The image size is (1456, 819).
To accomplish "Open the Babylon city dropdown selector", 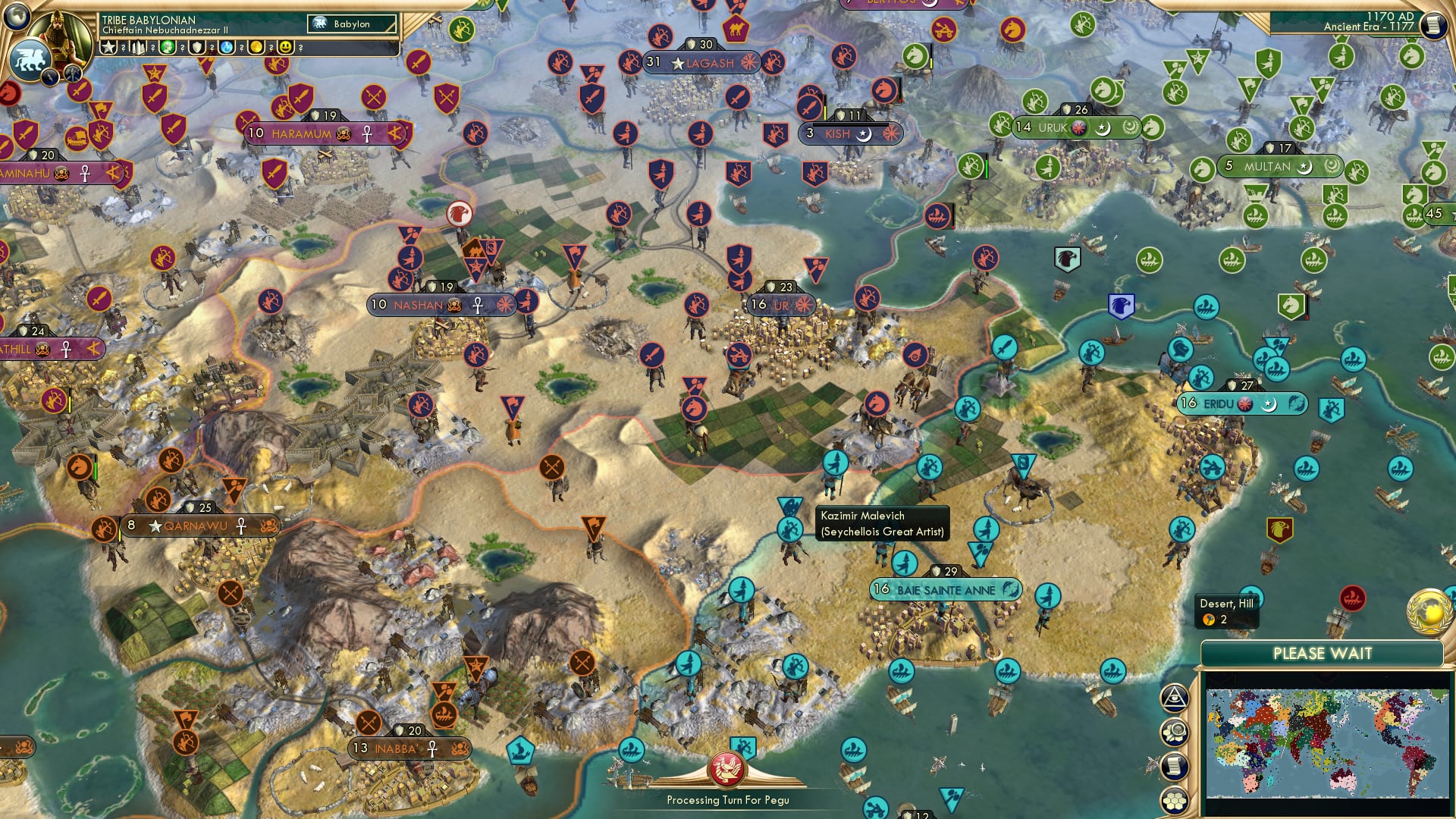I will tap(350, 24).
